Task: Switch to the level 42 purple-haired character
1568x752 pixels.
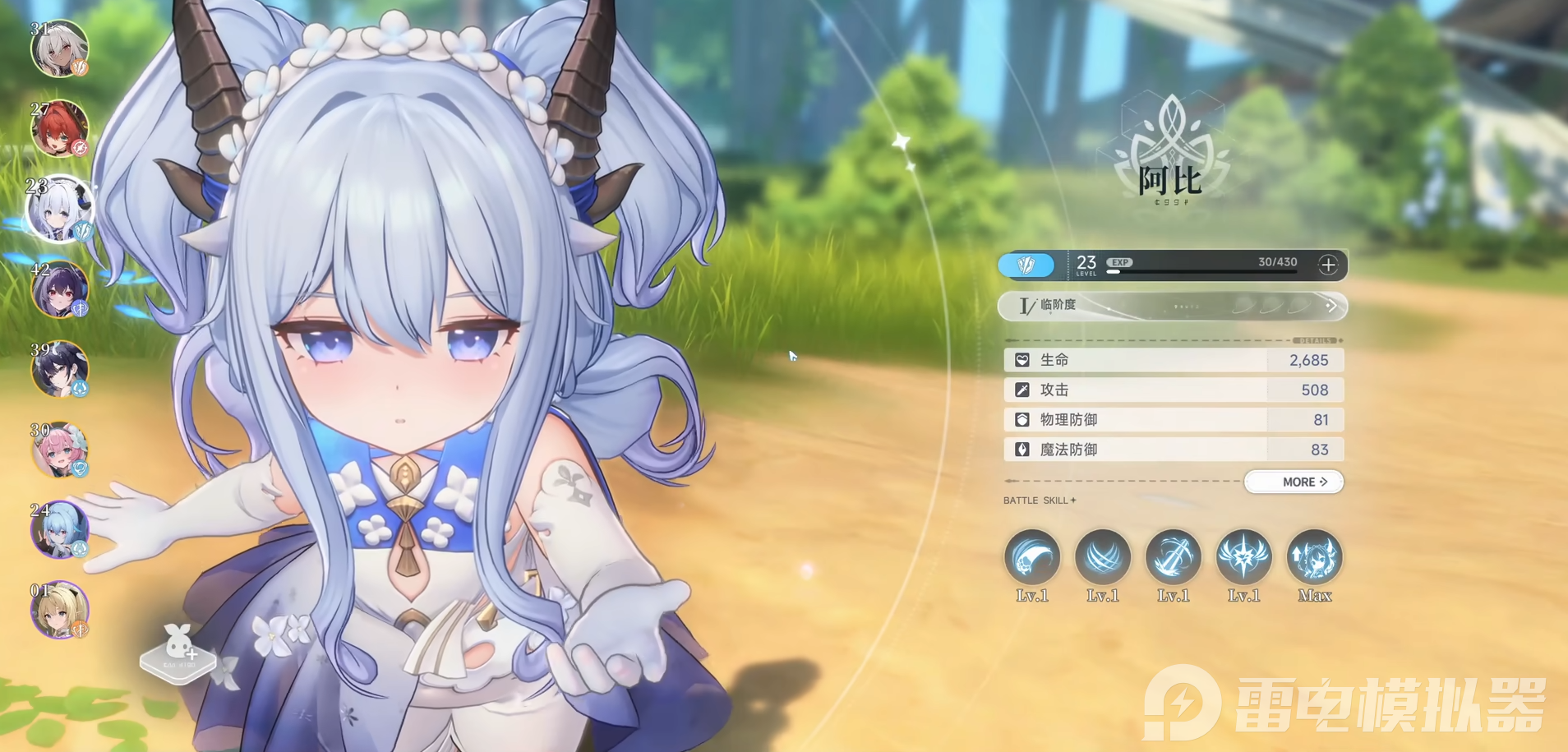Action: (59, 289)
